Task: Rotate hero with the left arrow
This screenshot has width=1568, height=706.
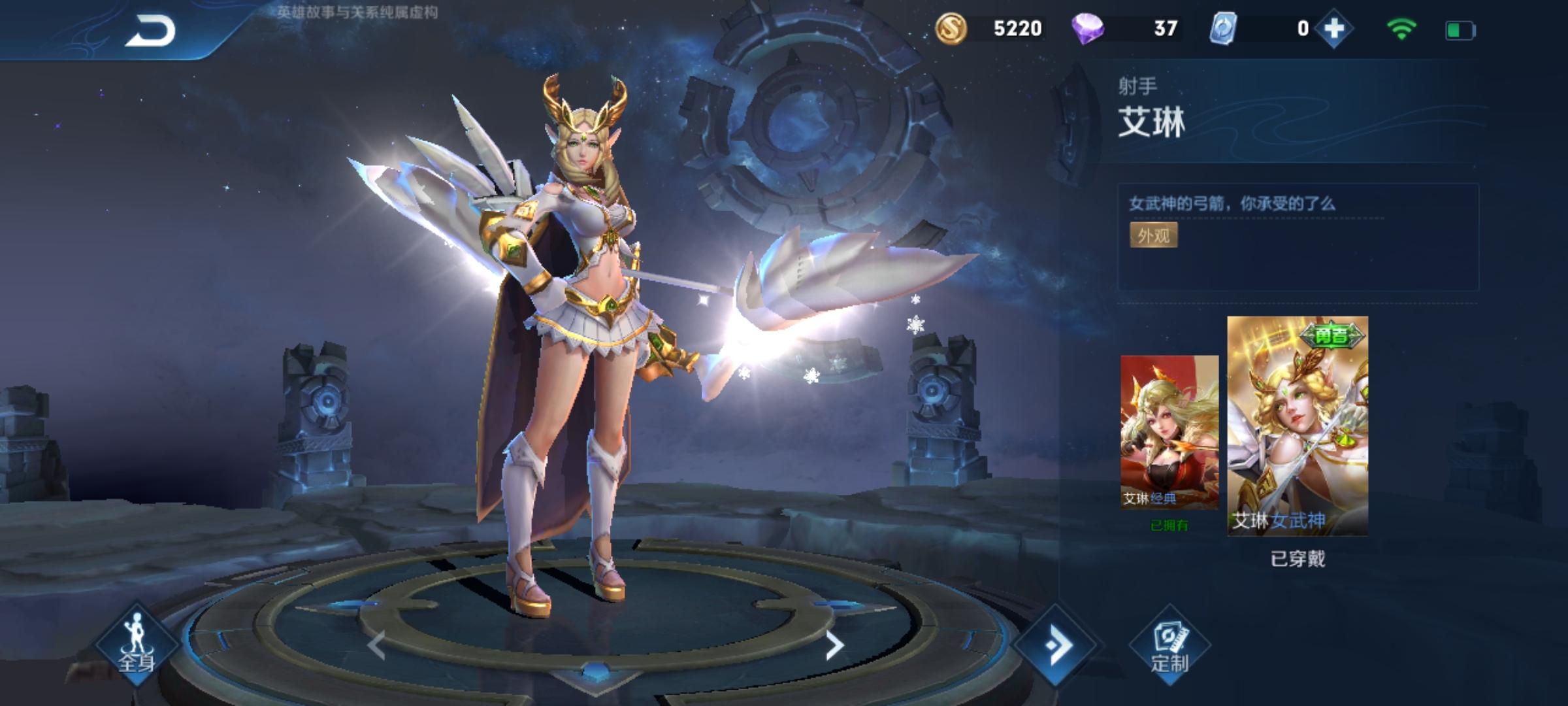Action: pyautogui.click(x=376, y=646)
